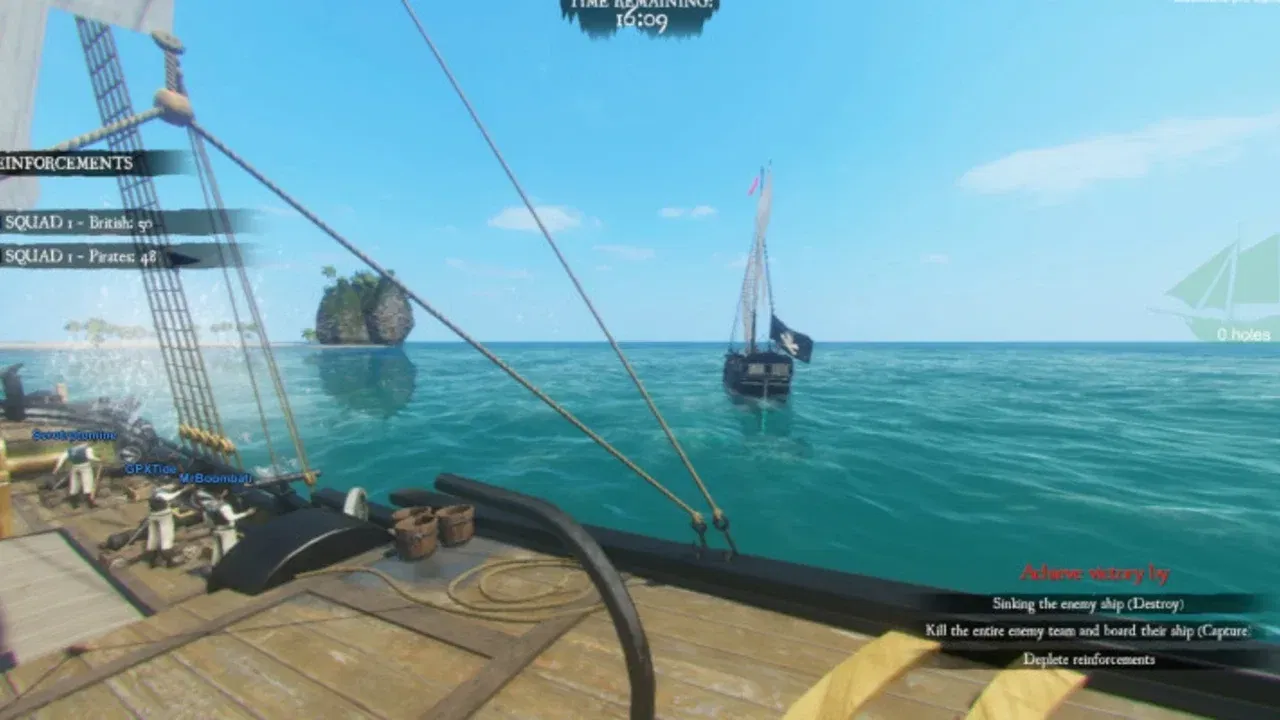Select the Deplete reinforcements objective
This screenshot has height=720, width=1280.
[1088, 659]
